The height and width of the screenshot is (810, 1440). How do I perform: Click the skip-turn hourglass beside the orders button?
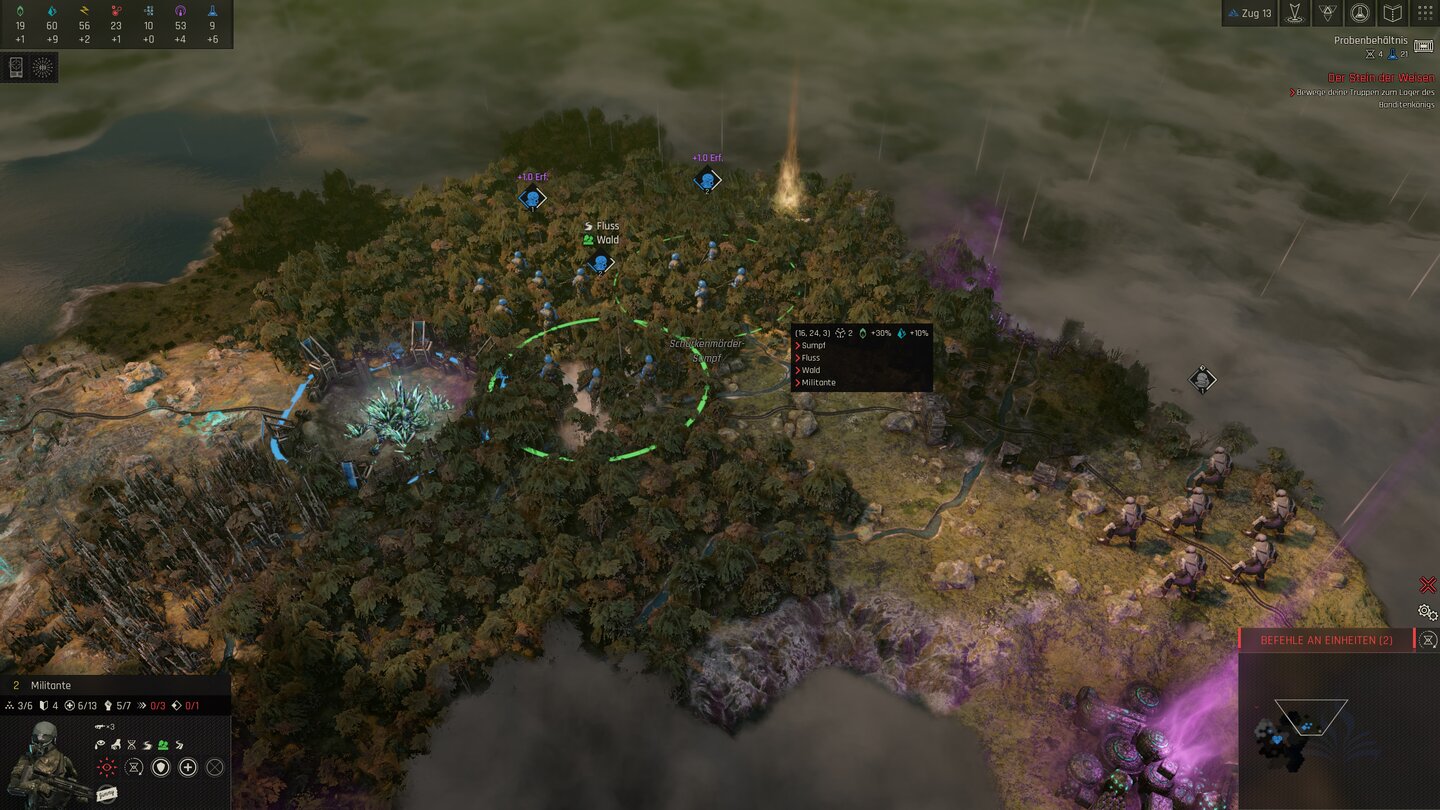click(x=1429, y=640)
